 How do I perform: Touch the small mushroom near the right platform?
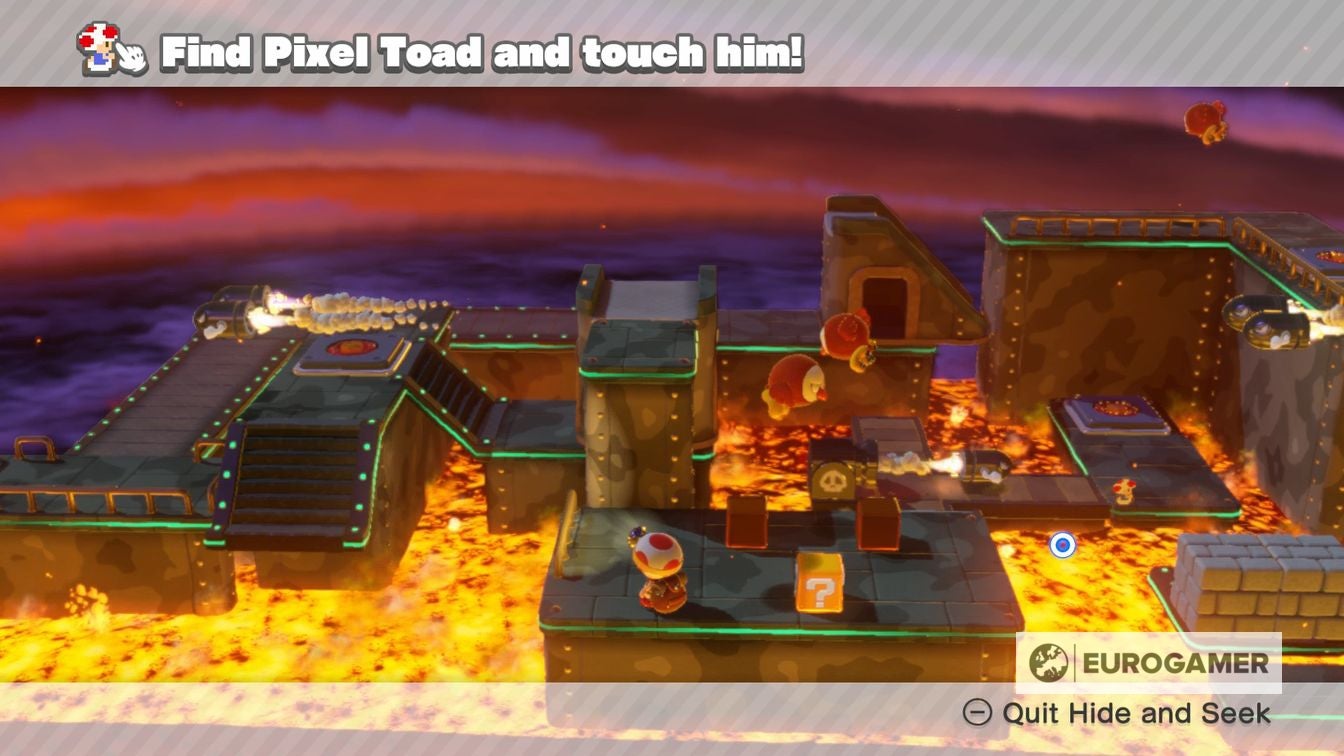1125,491
